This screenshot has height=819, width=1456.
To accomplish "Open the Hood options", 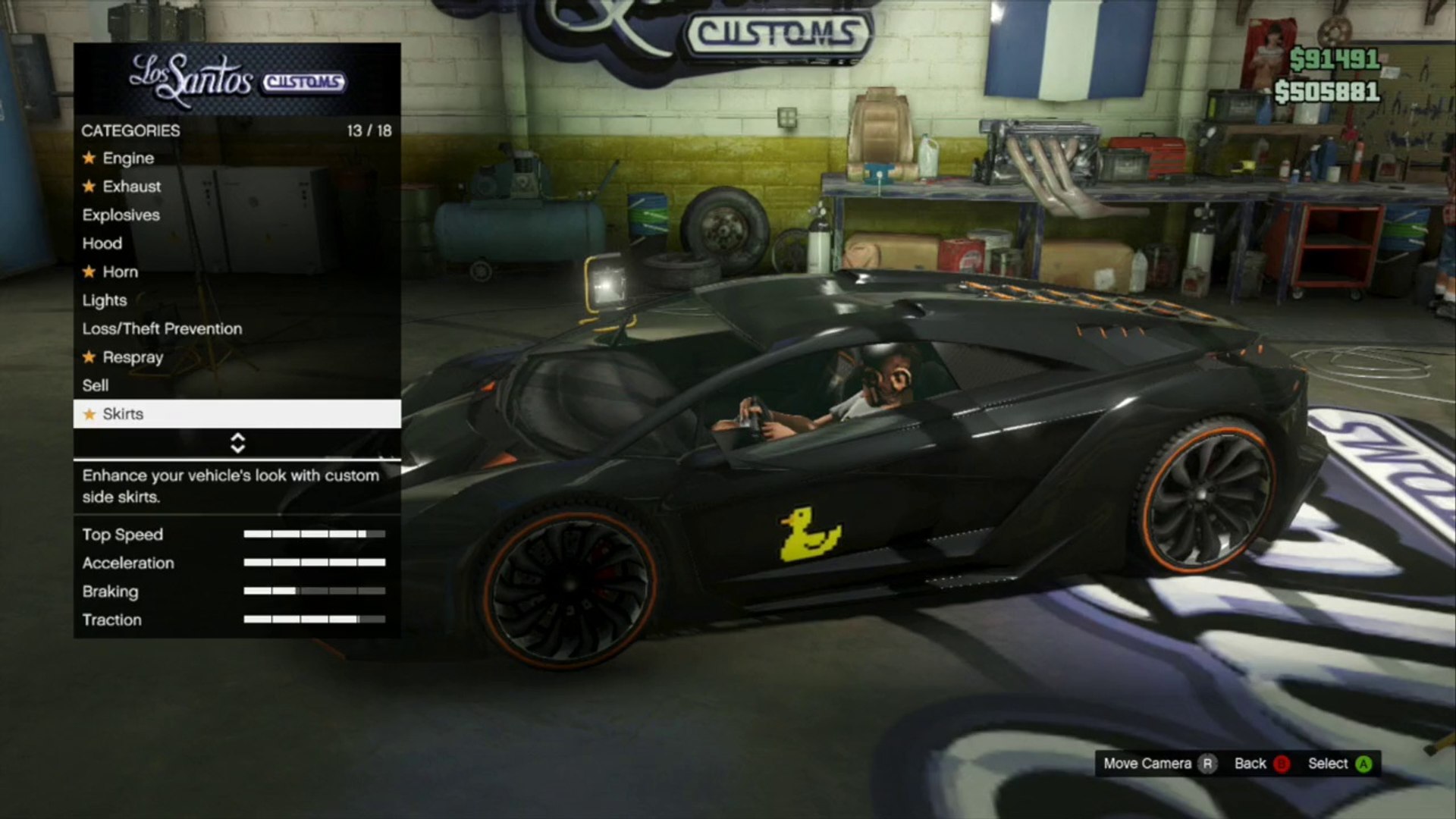I will (x=102, y=243).
